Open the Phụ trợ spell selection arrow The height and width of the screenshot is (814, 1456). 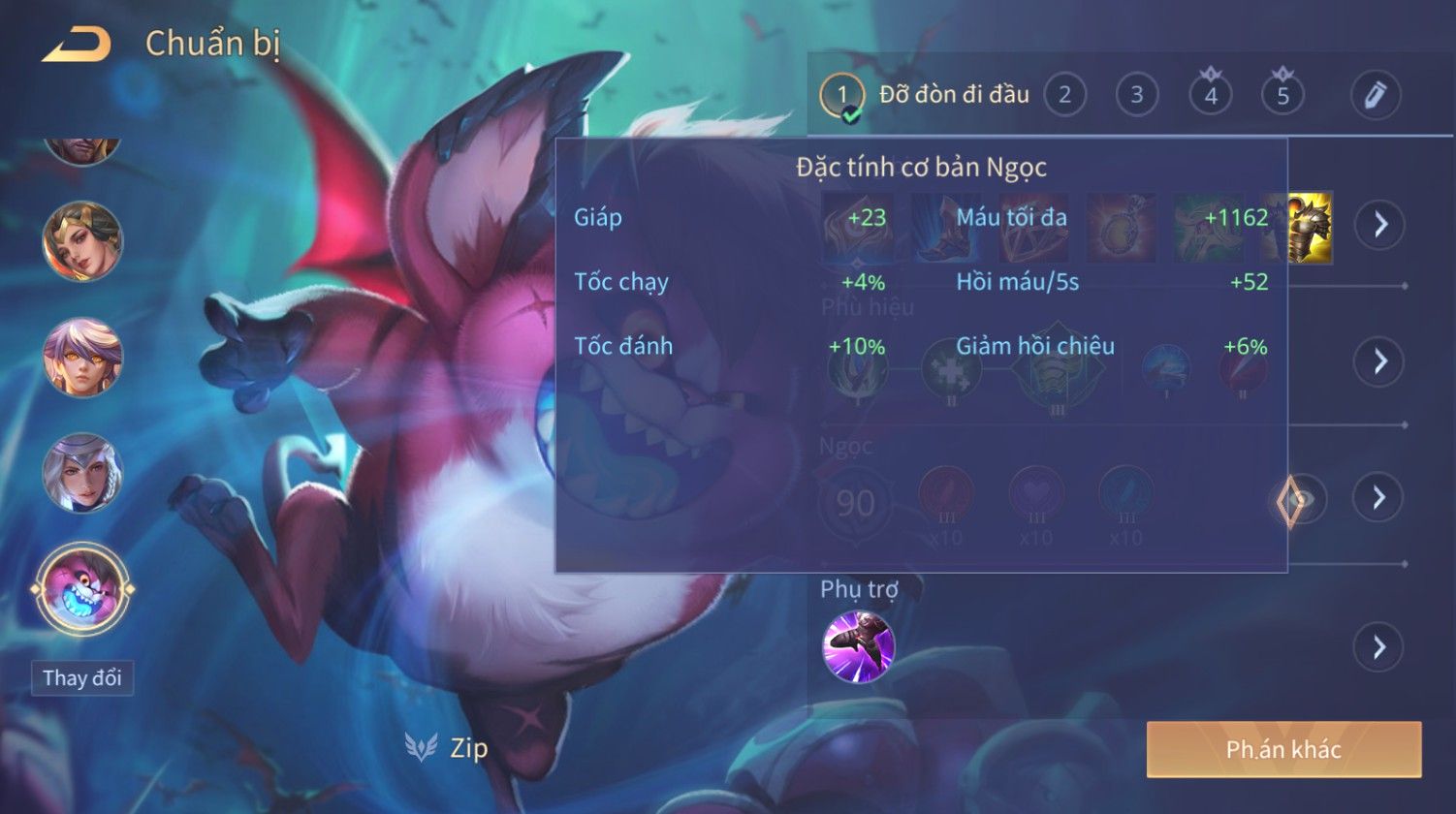tap(1378, 647)
